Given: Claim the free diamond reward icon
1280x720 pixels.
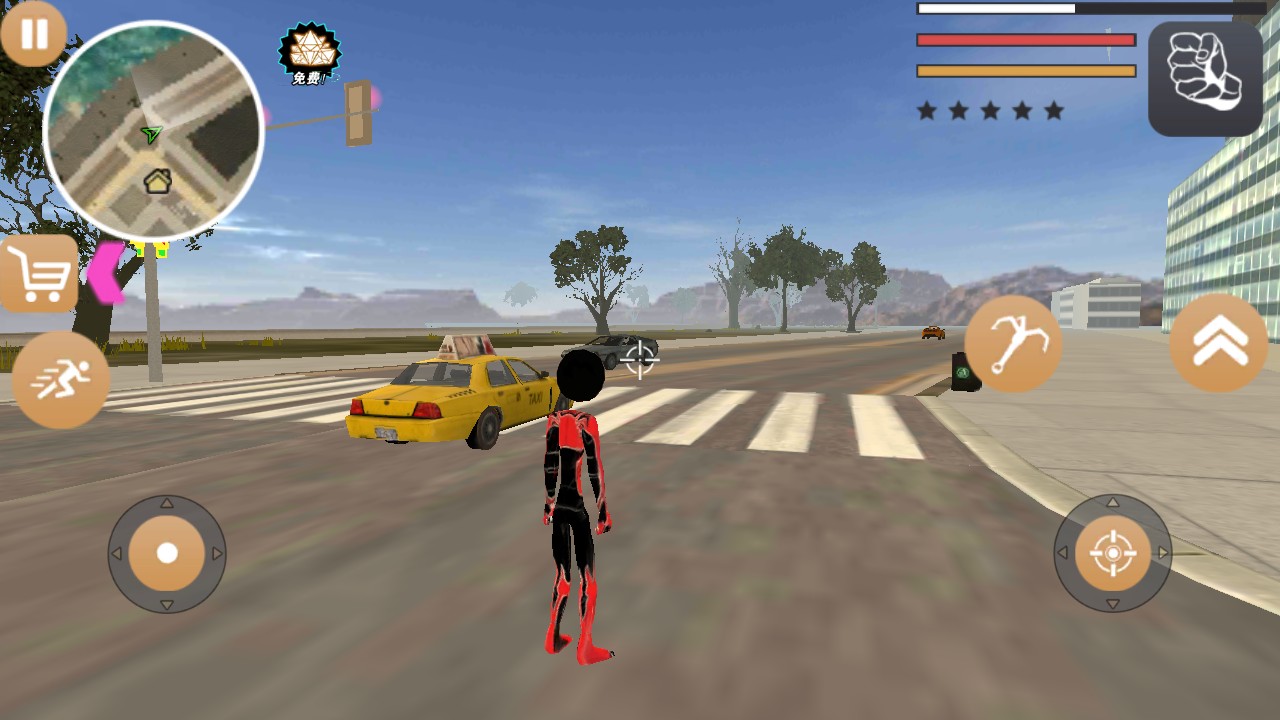Looking at the screenshot, I should pyautogui.click(x=309, y=53).
